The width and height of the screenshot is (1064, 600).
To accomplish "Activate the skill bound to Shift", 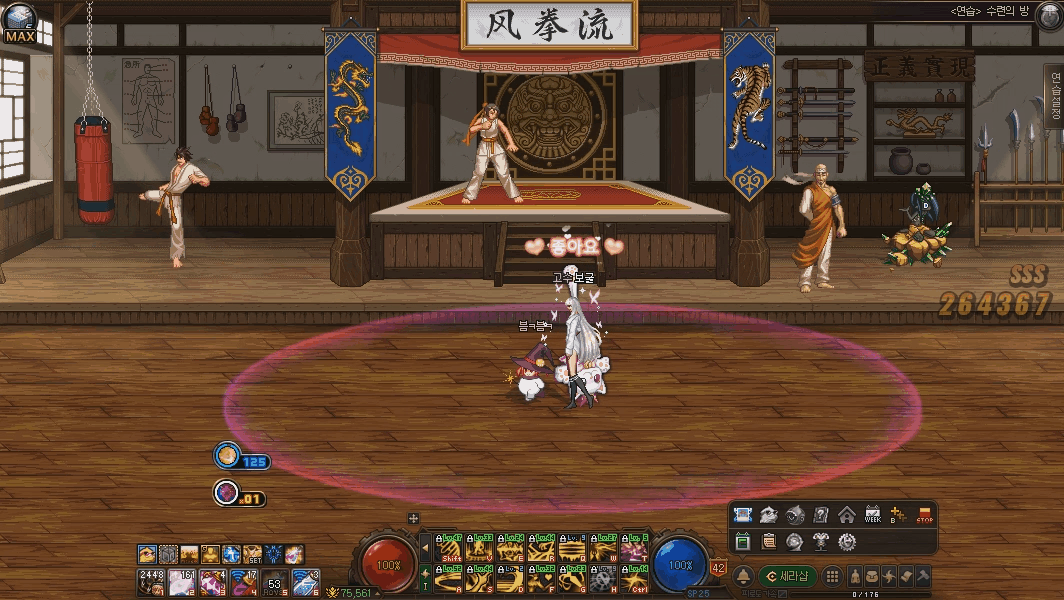I will [450, 548].
